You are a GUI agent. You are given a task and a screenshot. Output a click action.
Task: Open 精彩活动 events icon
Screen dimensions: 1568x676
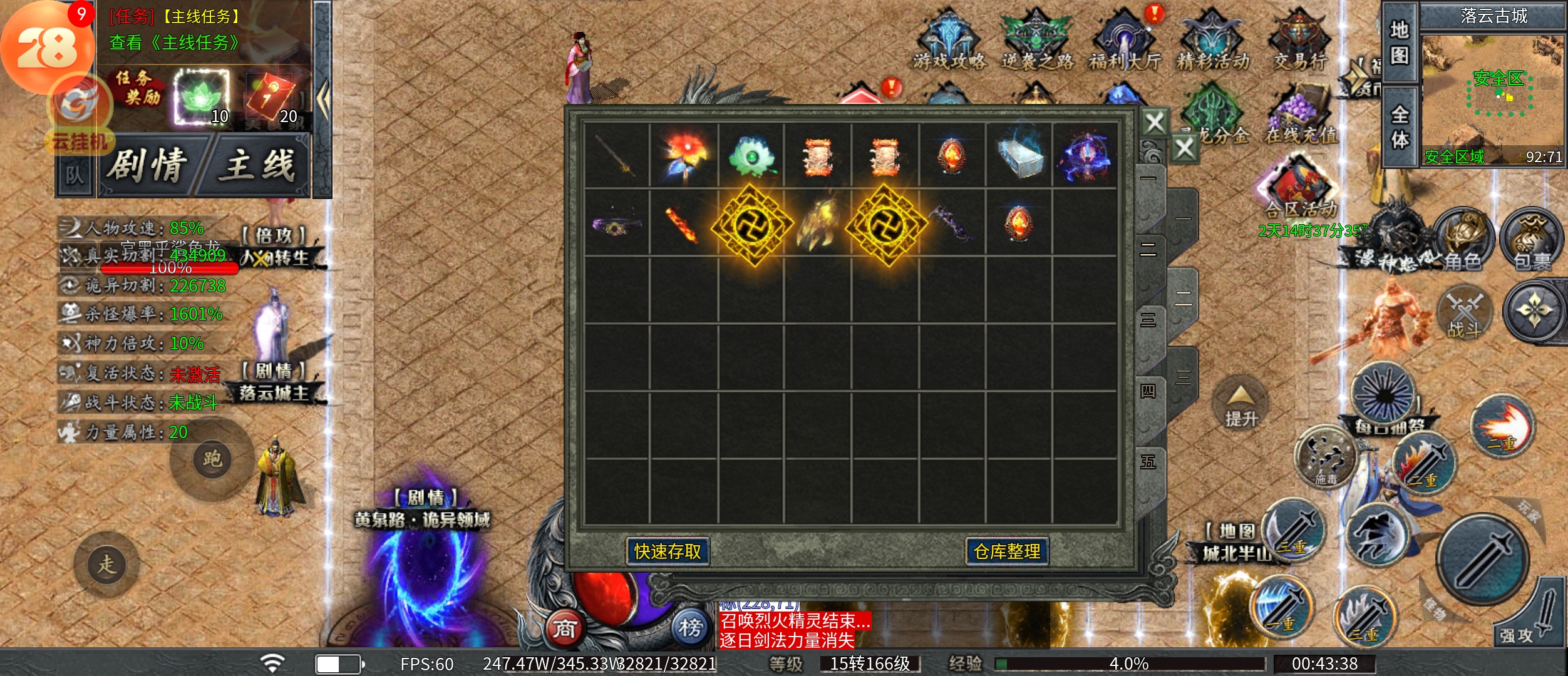click(1212, 41)
